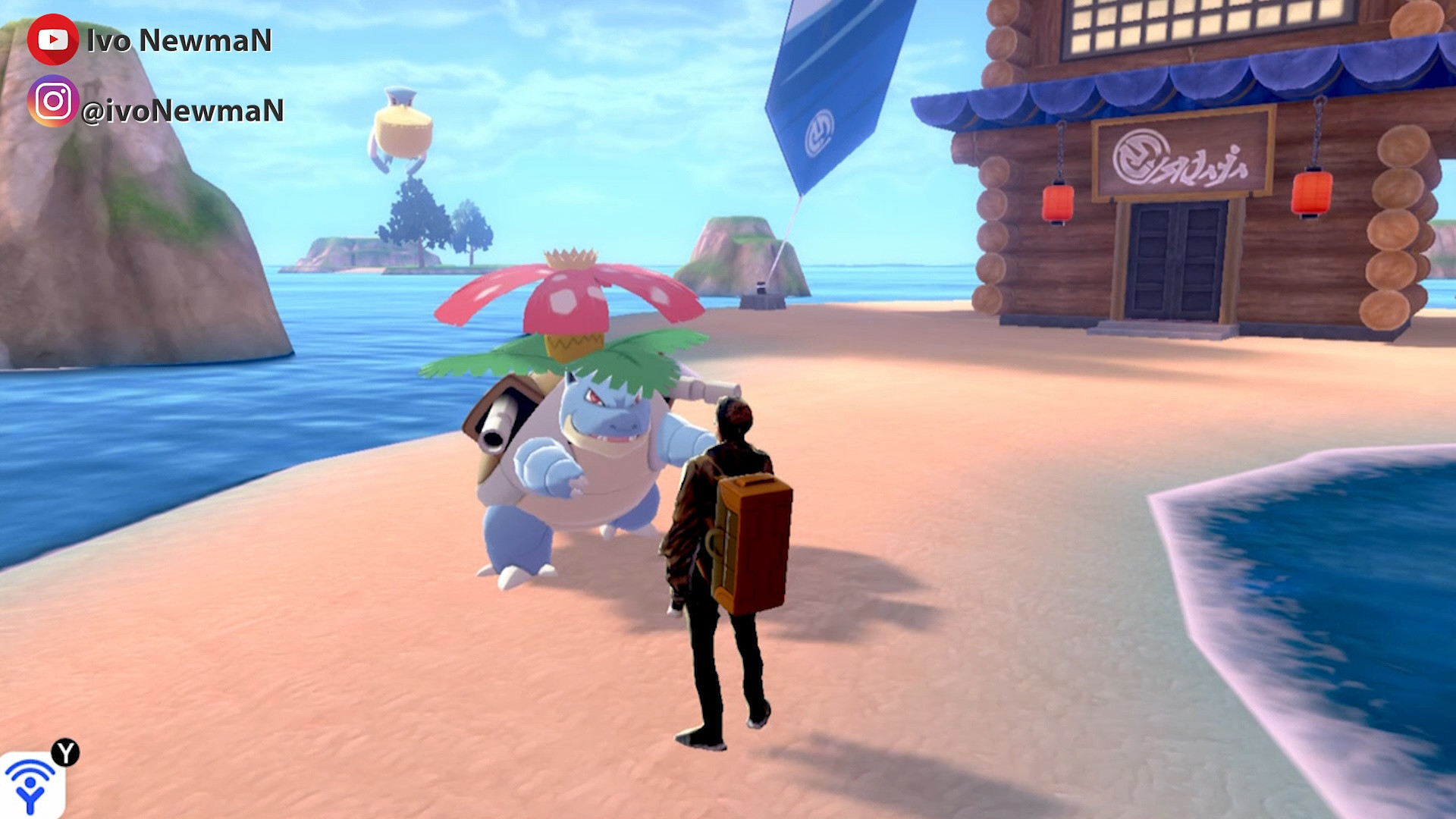Click the floating Drednaw statue in the distance

coord(402,125)
